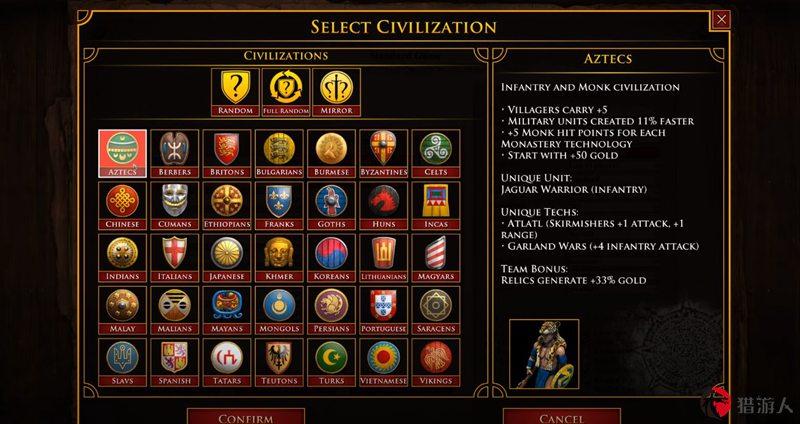Select the Mirror civilization option

(x=336, y=90)
